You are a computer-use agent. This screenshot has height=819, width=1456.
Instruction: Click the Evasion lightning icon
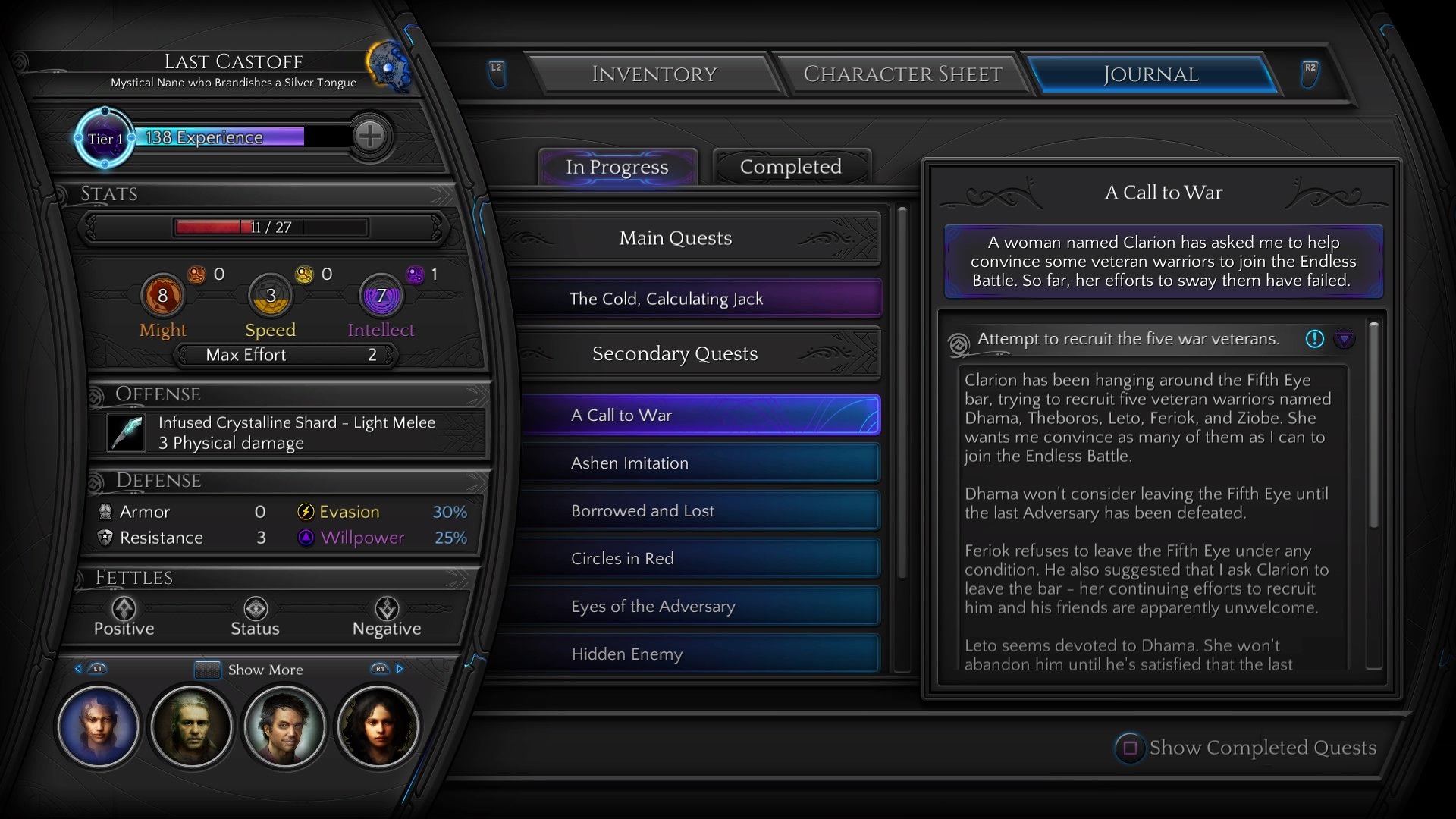tap(306, 512)
